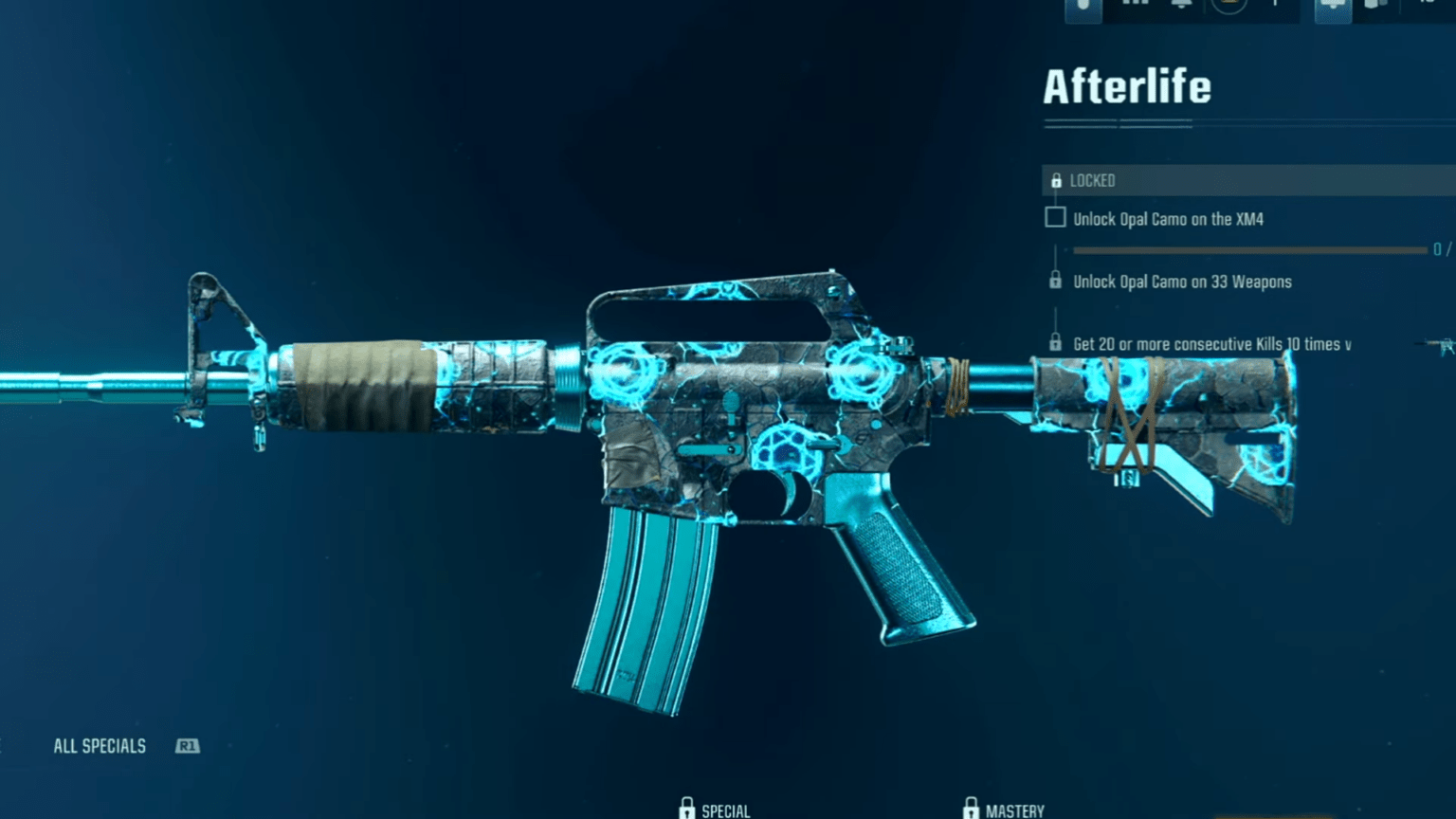1456x819 pixels.
Task: Select the player profile avatar icon
Action: coord(1228,8)
